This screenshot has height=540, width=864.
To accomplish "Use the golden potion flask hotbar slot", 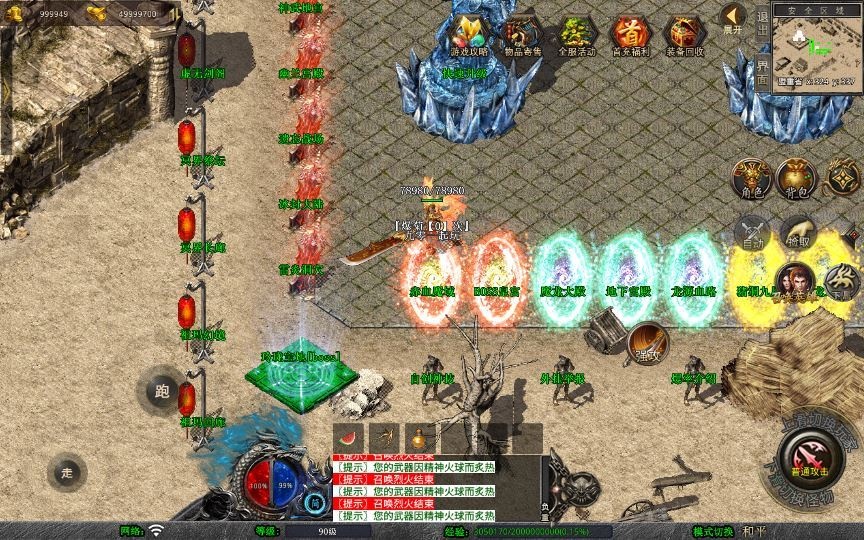I will (x=420, y=437).
